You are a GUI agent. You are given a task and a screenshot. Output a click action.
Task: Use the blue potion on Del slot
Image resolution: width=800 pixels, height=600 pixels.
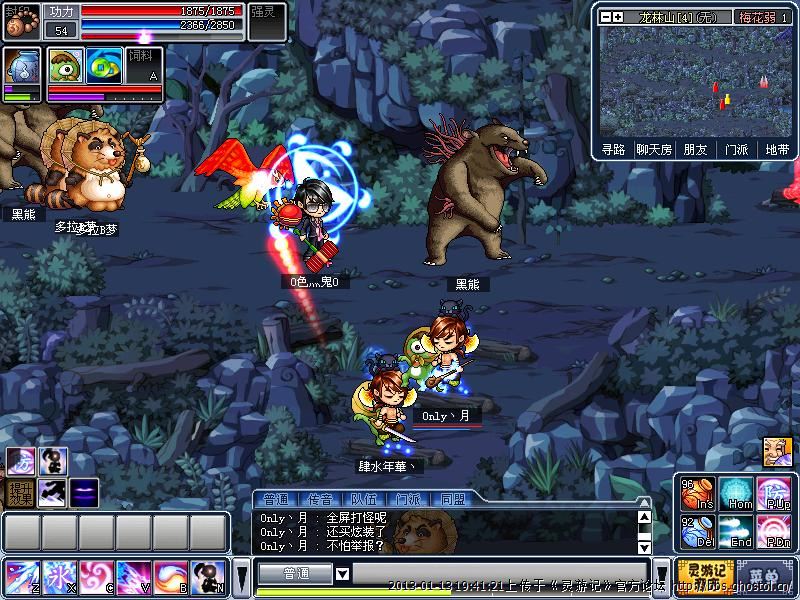696,531
